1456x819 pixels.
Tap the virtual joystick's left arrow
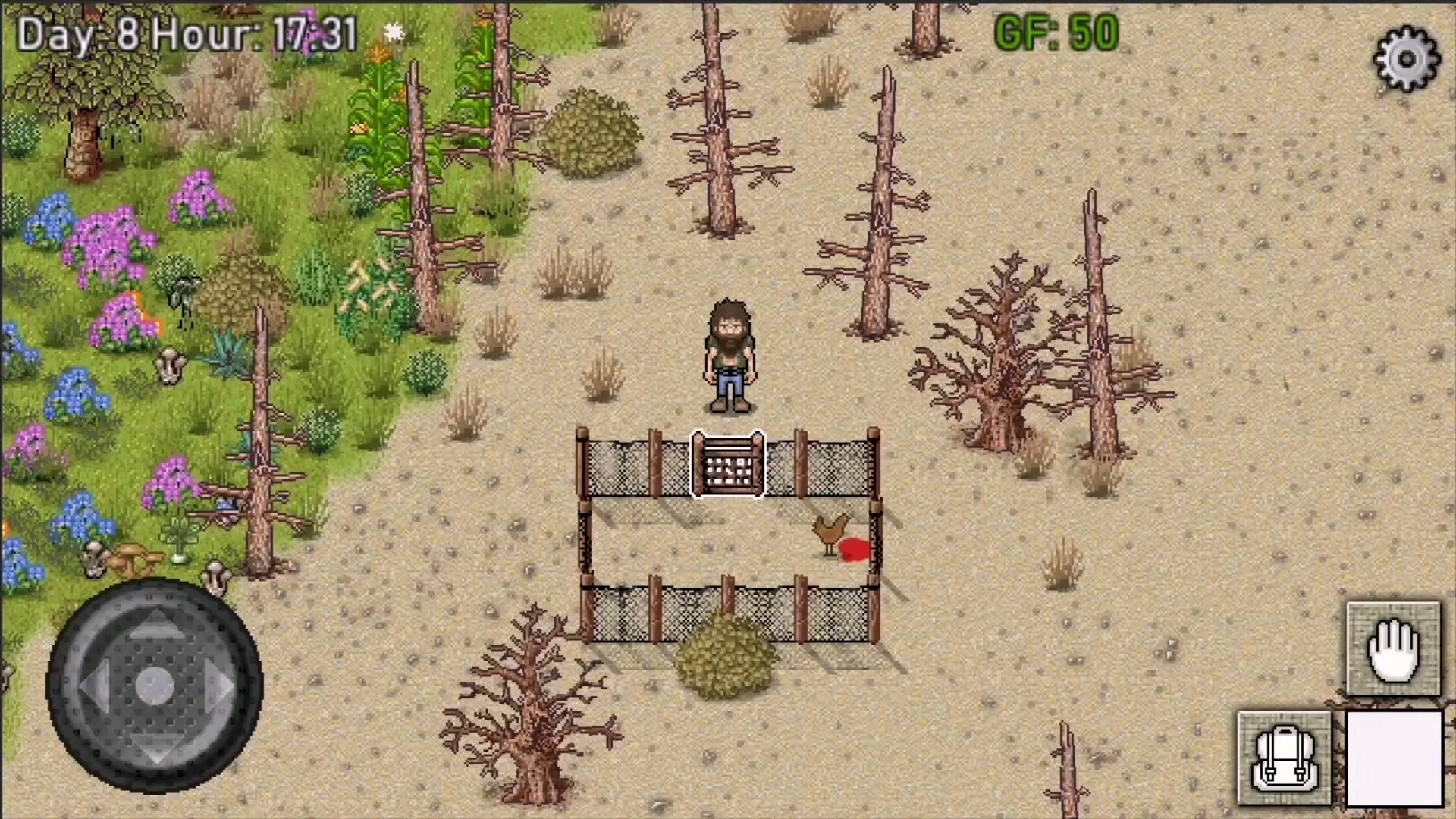91,686
